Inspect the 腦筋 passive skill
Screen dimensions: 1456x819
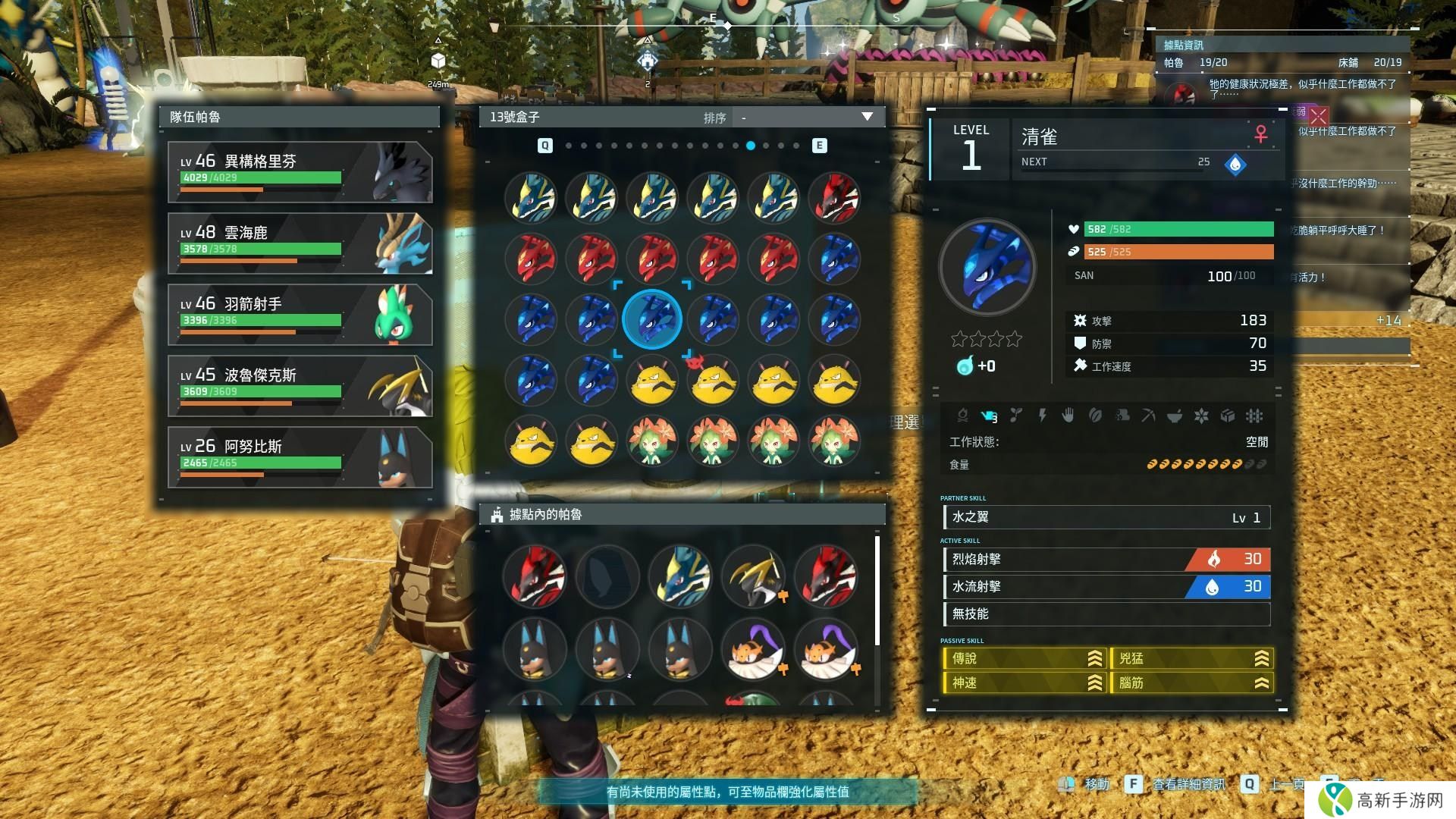click(1191, 683)
